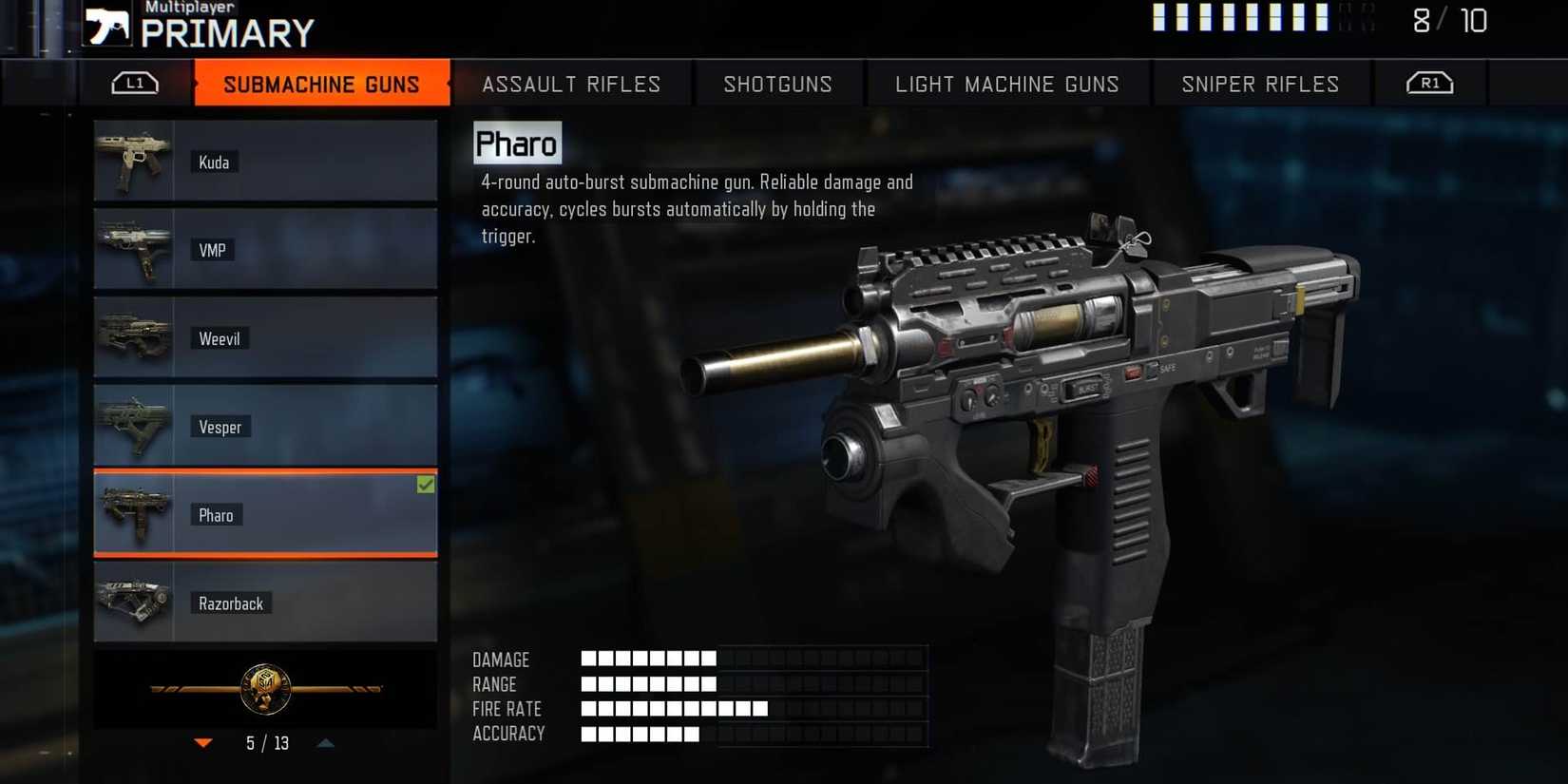Open the Assault Rifles category
The image size is (1568, 784).
[x=571, y=84]
